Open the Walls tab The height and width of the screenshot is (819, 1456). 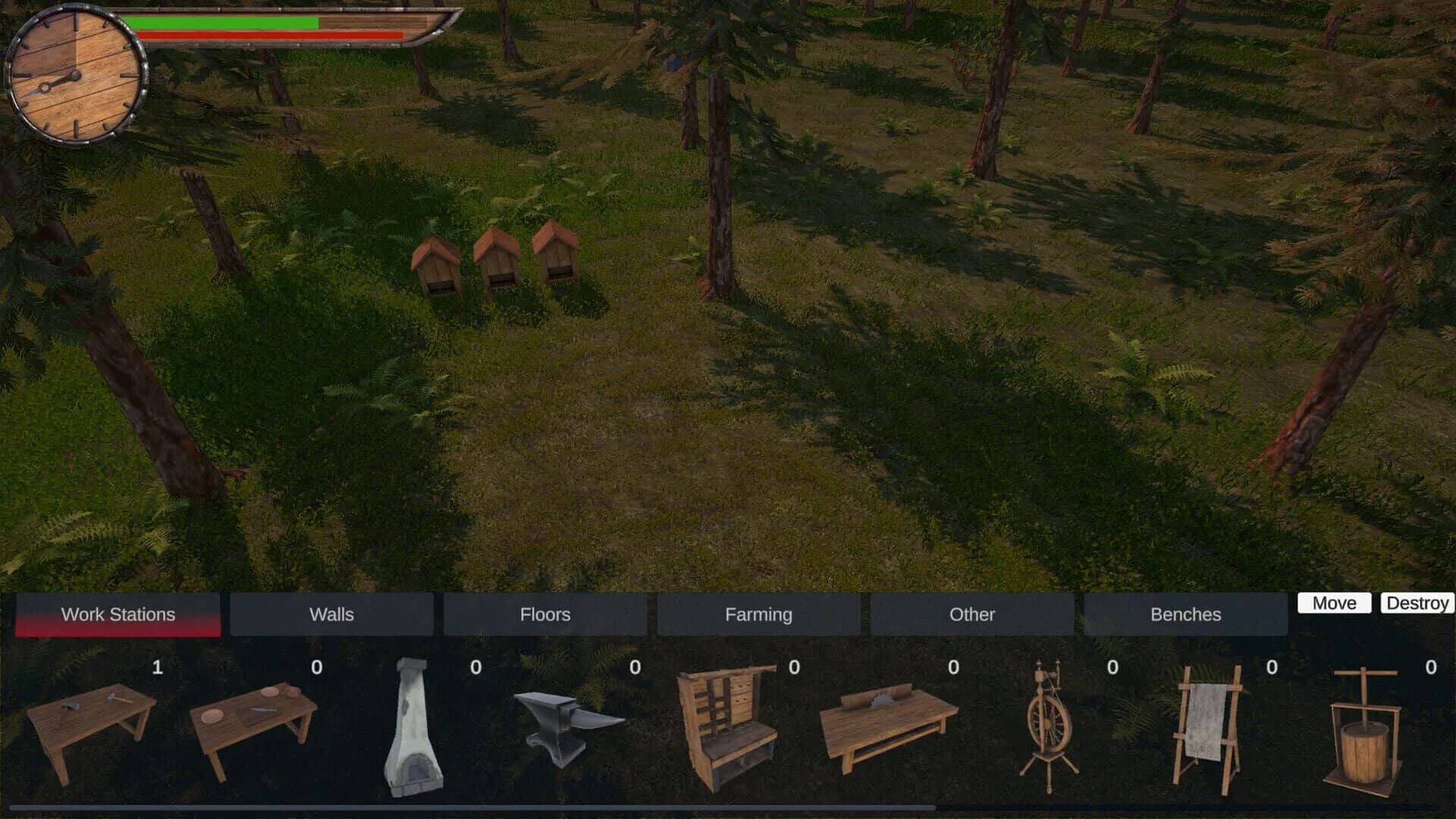coord(331,614)
